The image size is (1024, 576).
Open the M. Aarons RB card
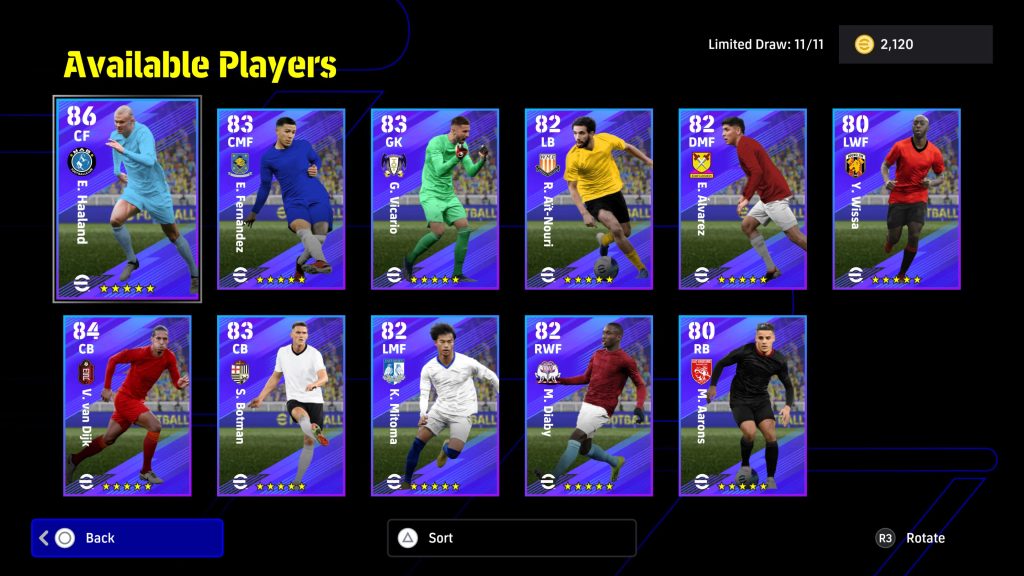[743, 405]
